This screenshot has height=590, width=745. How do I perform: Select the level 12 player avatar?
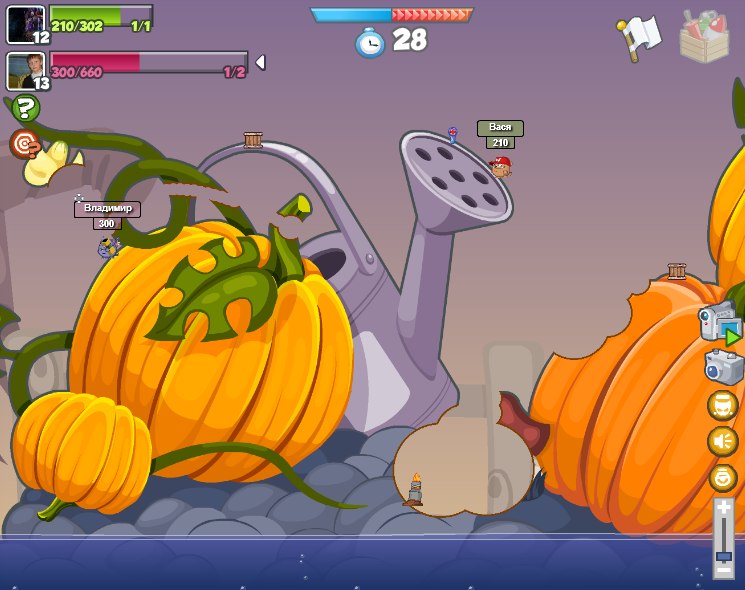point(25,24)
